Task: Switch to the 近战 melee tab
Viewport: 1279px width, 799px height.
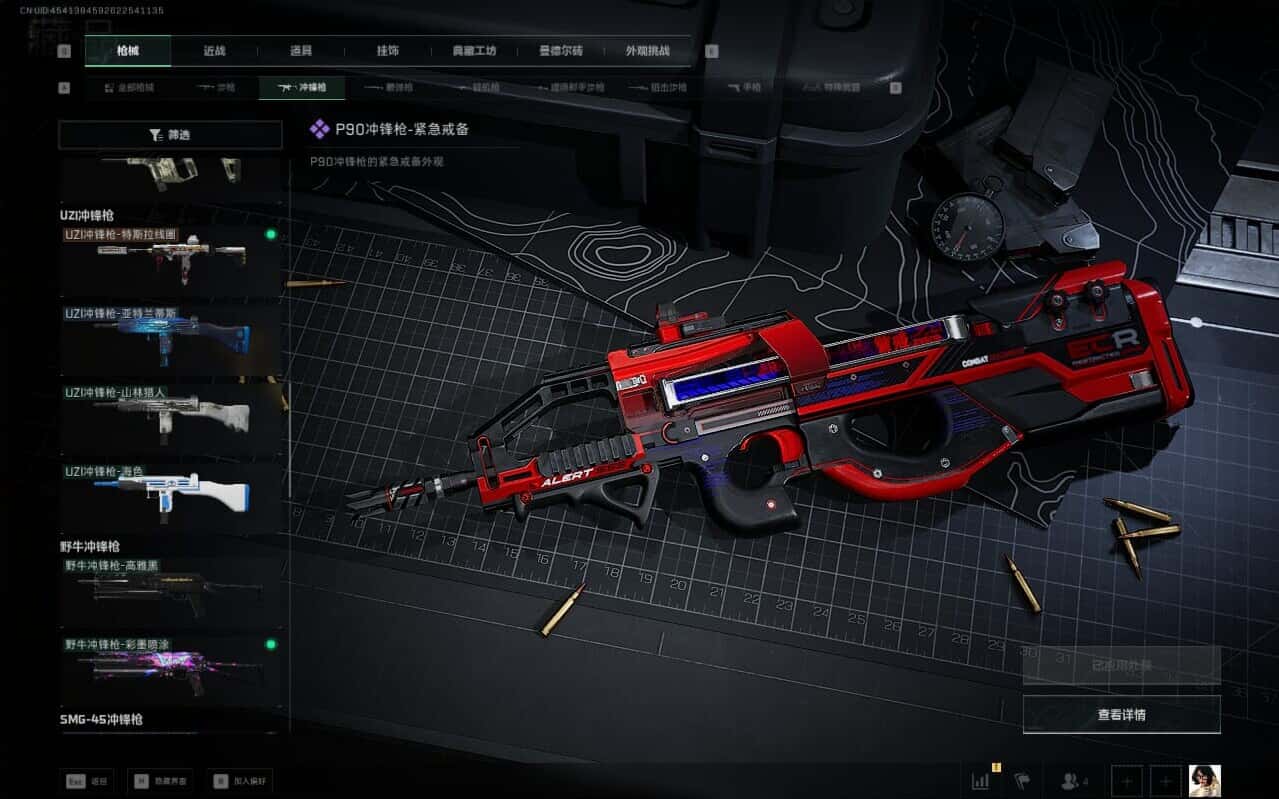Action: click(x=213, y=51)
